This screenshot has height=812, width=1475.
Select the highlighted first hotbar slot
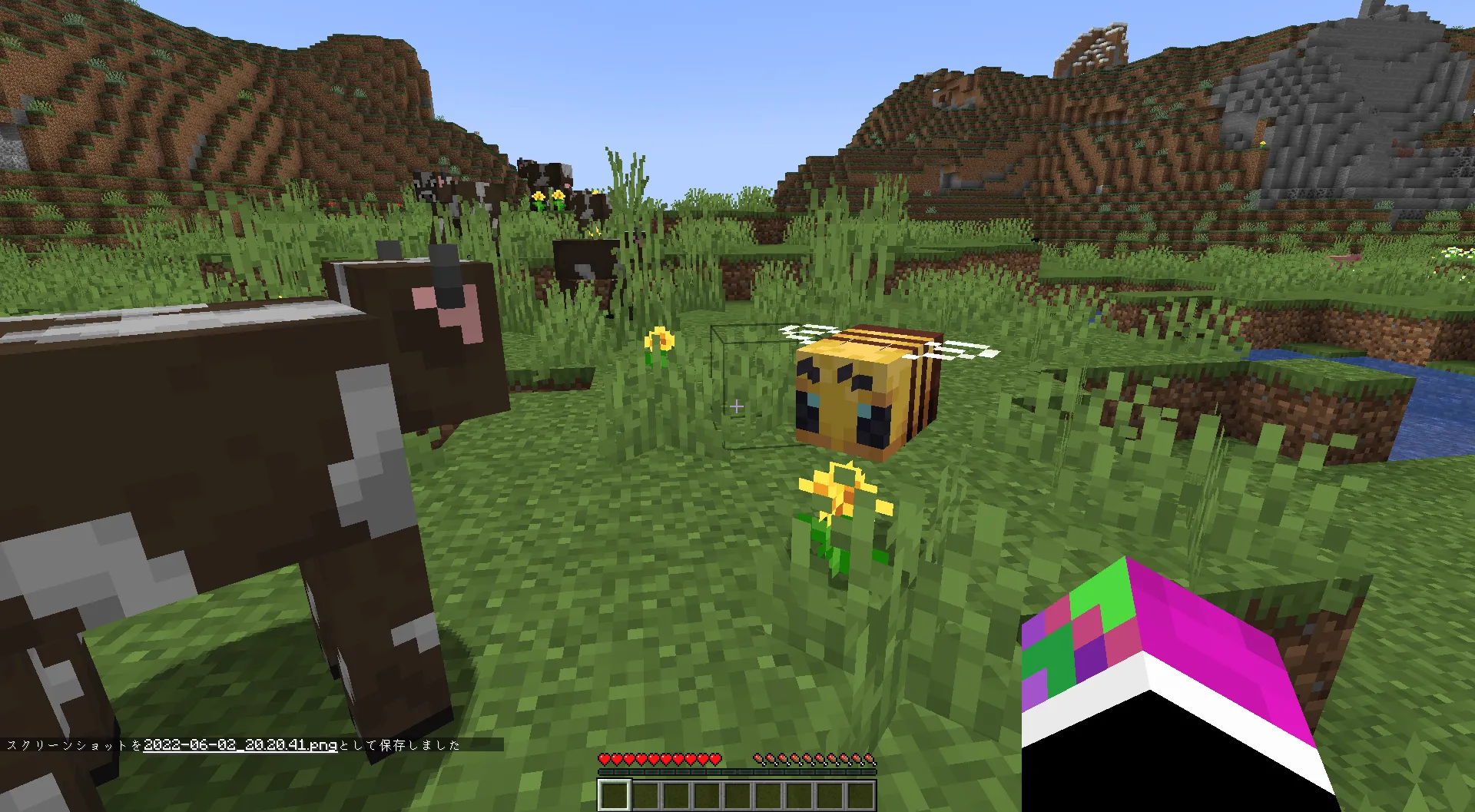615,795
